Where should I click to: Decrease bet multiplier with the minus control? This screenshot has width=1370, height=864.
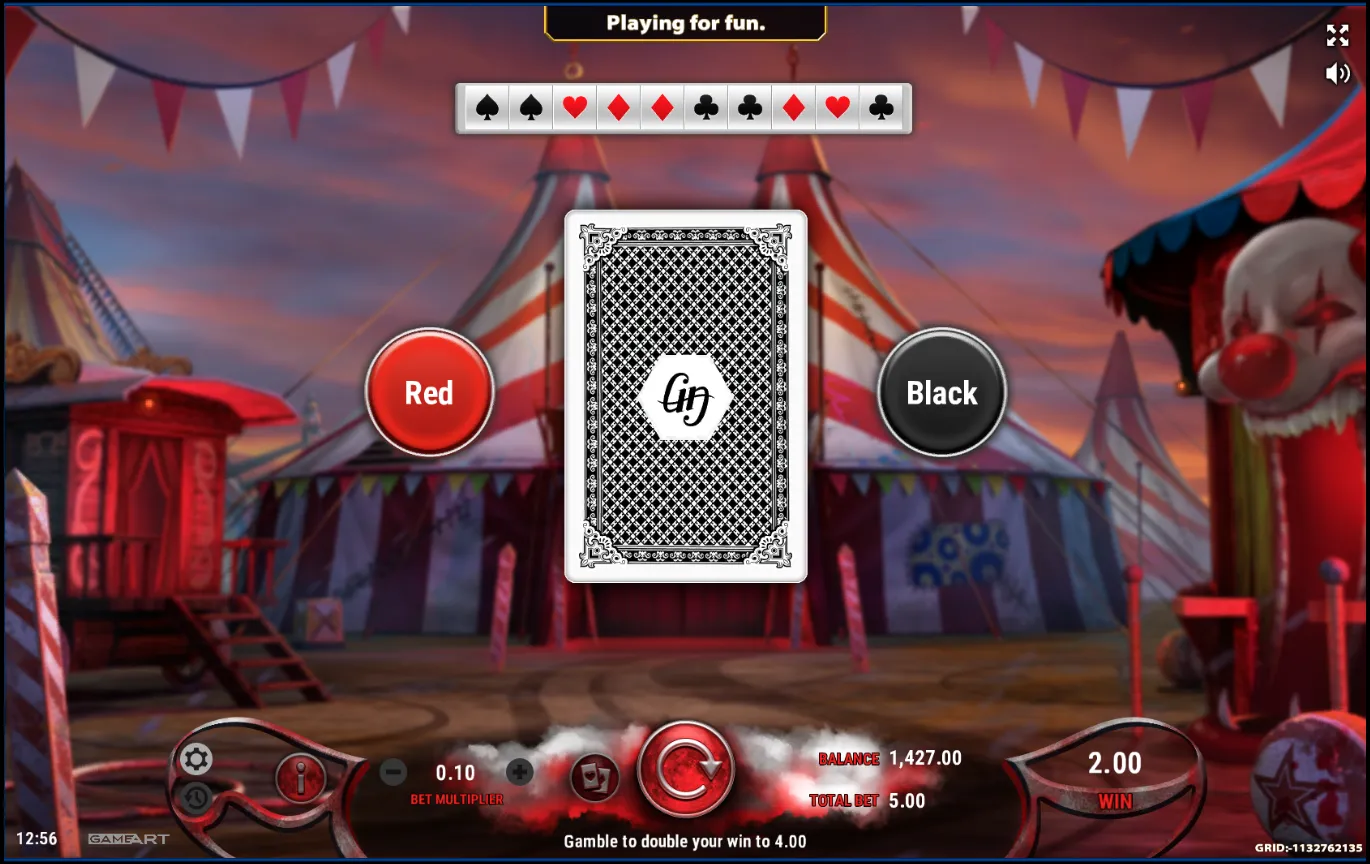(x=392, y=772)
